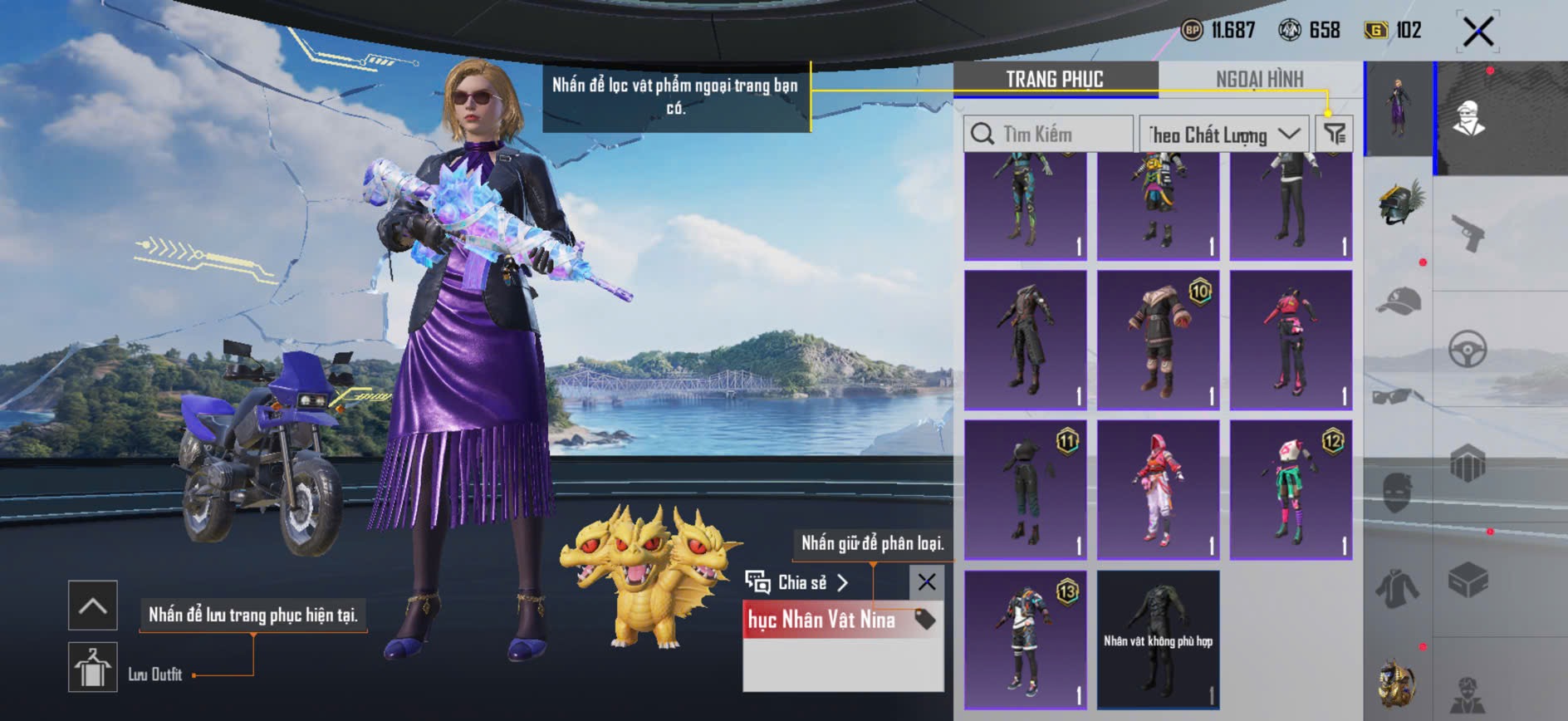Close the inventory screen with the top-right X
Viewport: 1568px width, 721px height.
(1477, 32)
